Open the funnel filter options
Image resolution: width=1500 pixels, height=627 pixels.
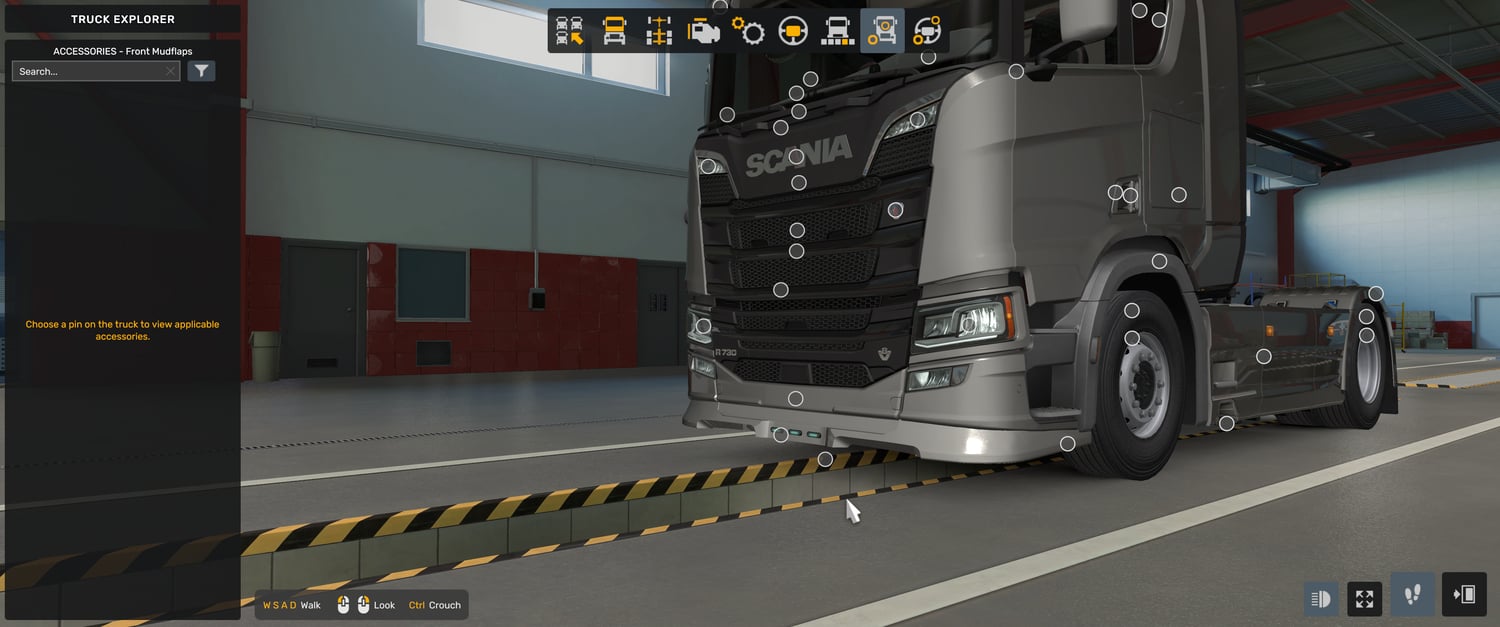(x=202, y=71)
